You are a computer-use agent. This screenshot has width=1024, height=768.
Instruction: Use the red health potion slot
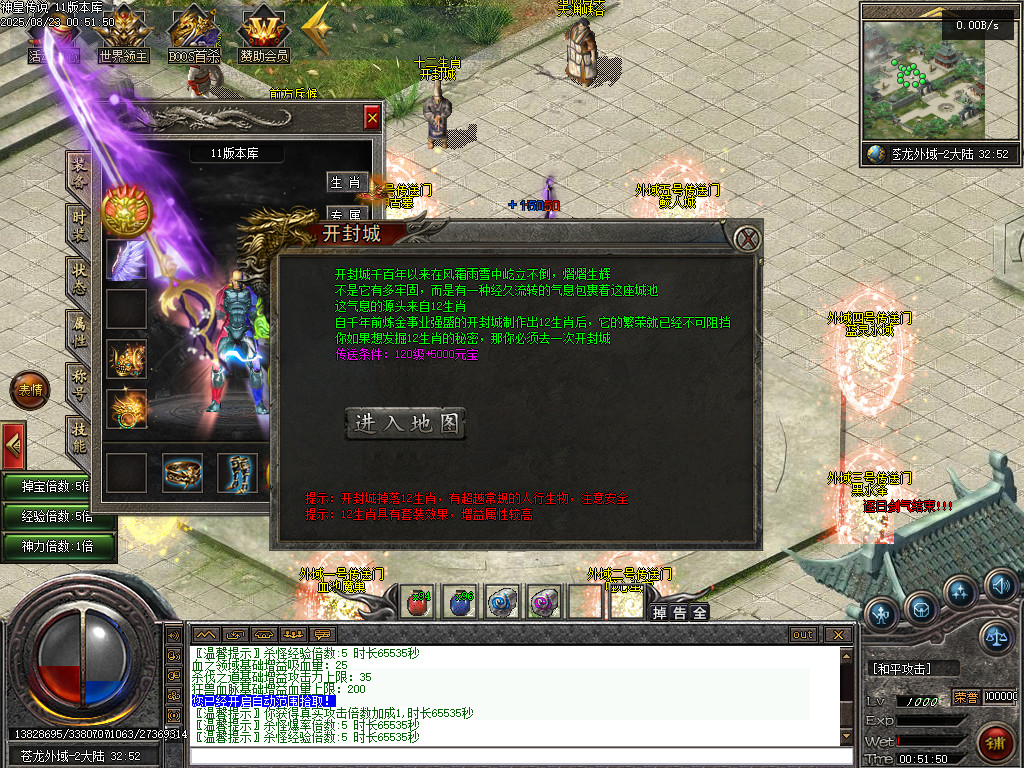click(x=418, y=602)
